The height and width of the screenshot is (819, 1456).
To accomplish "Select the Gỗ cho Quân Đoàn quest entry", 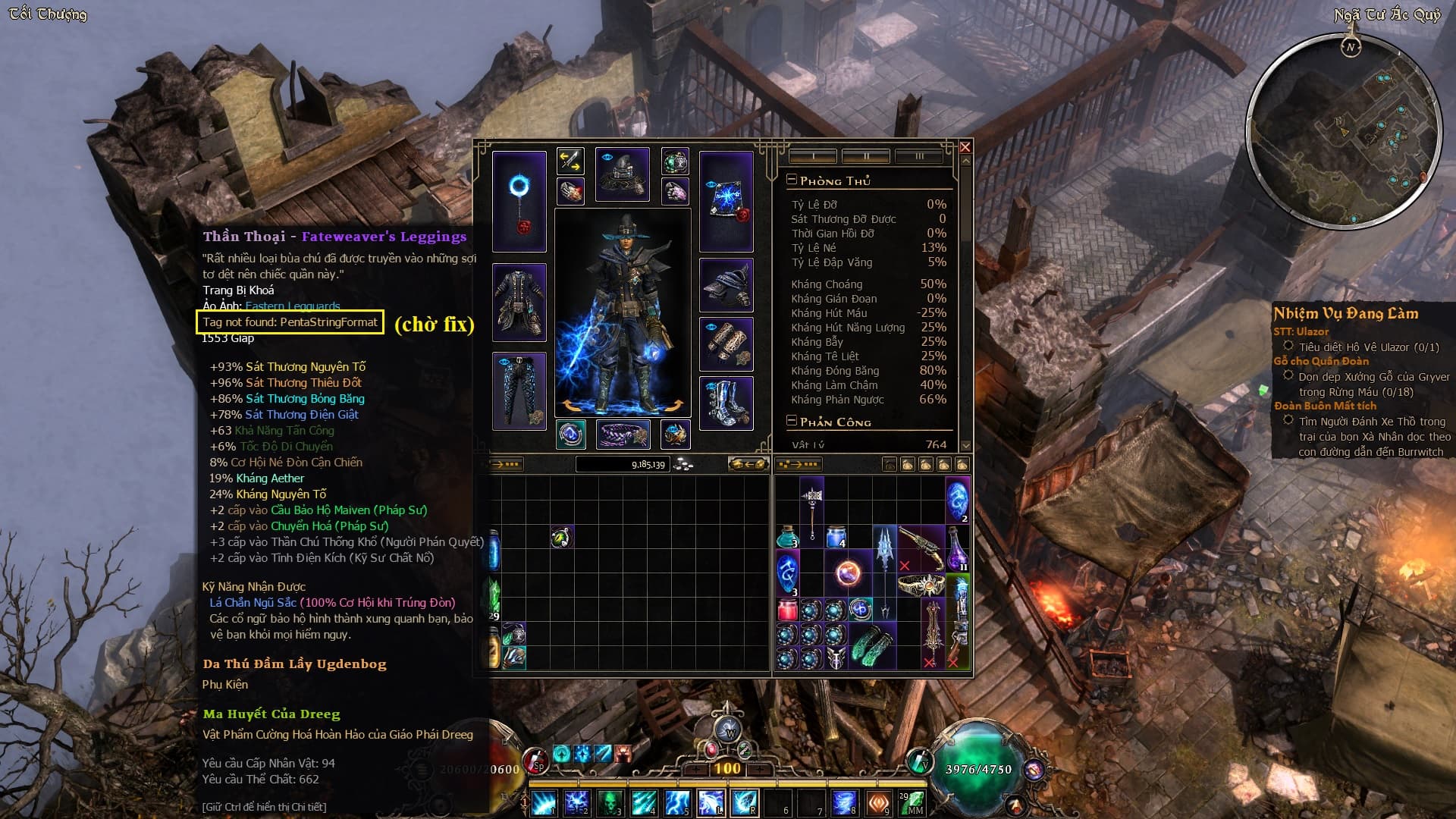I will point(1321,361).
